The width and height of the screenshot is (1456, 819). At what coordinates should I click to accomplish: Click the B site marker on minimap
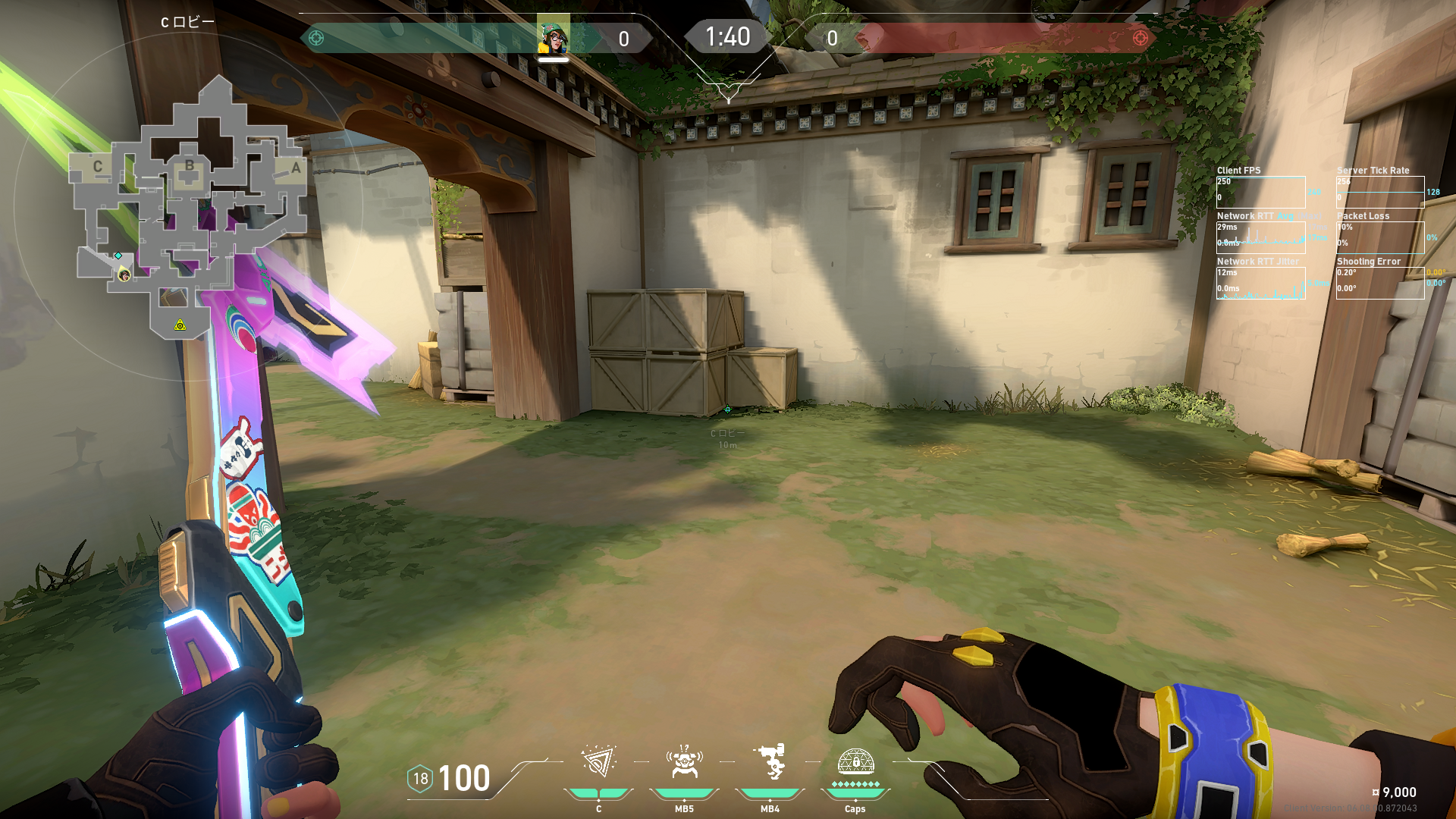click(190, 165)
